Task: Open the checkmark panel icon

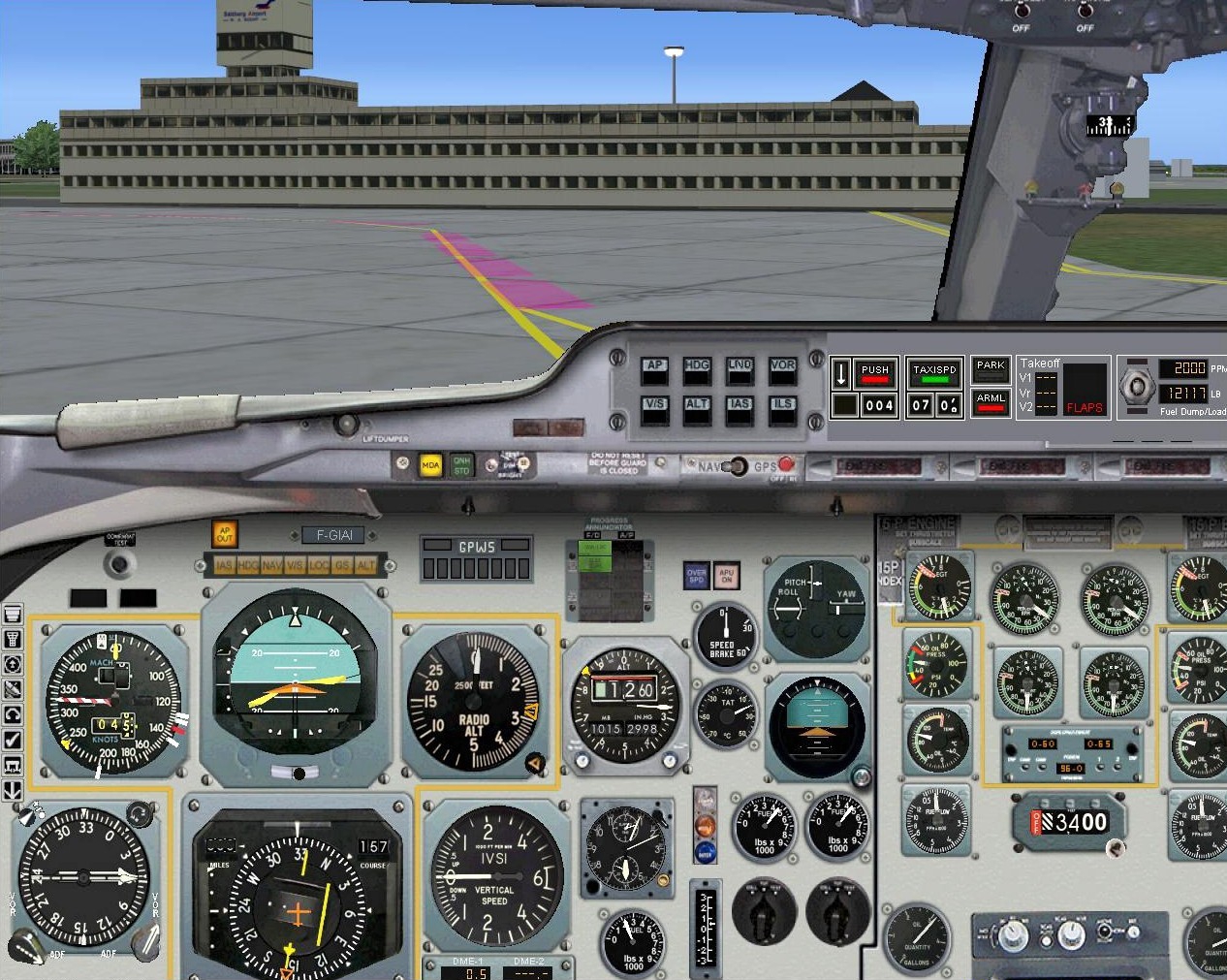Action: (x=13, y=740)
